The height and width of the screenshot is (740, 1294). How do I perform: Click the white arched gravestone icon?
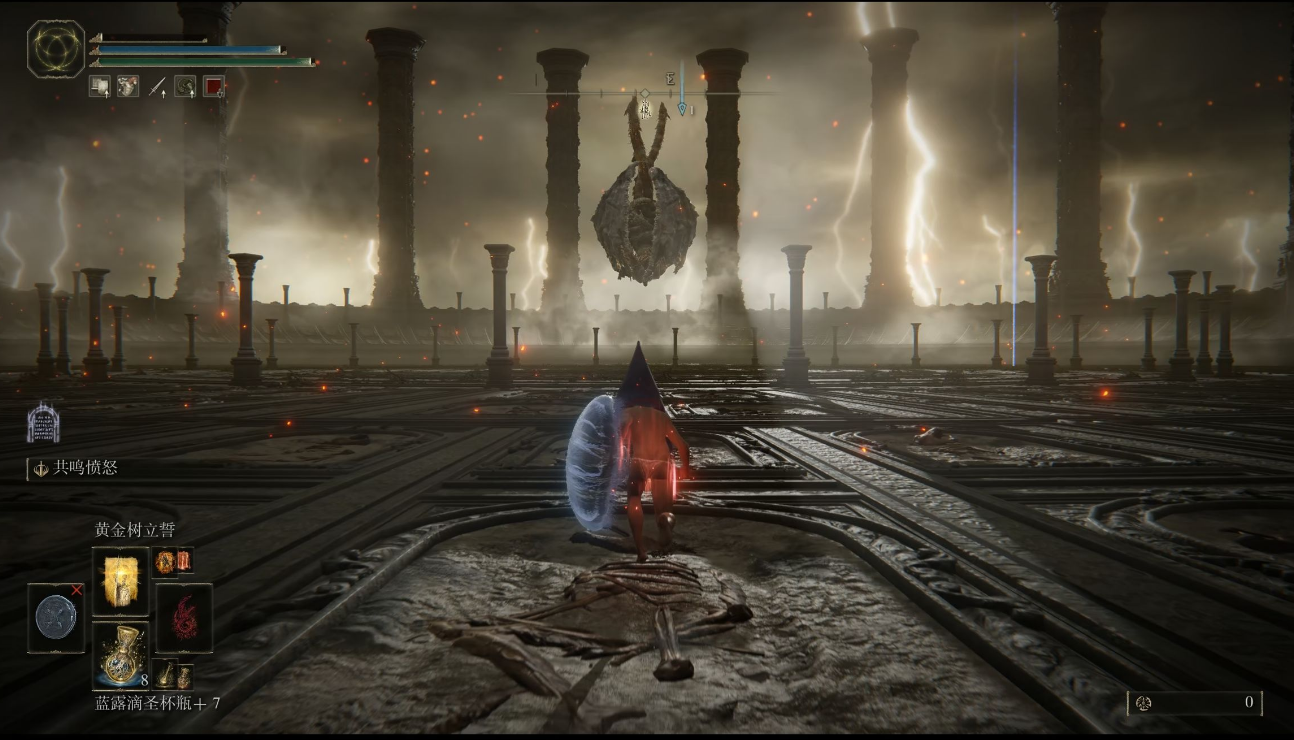tap(43, 423)
